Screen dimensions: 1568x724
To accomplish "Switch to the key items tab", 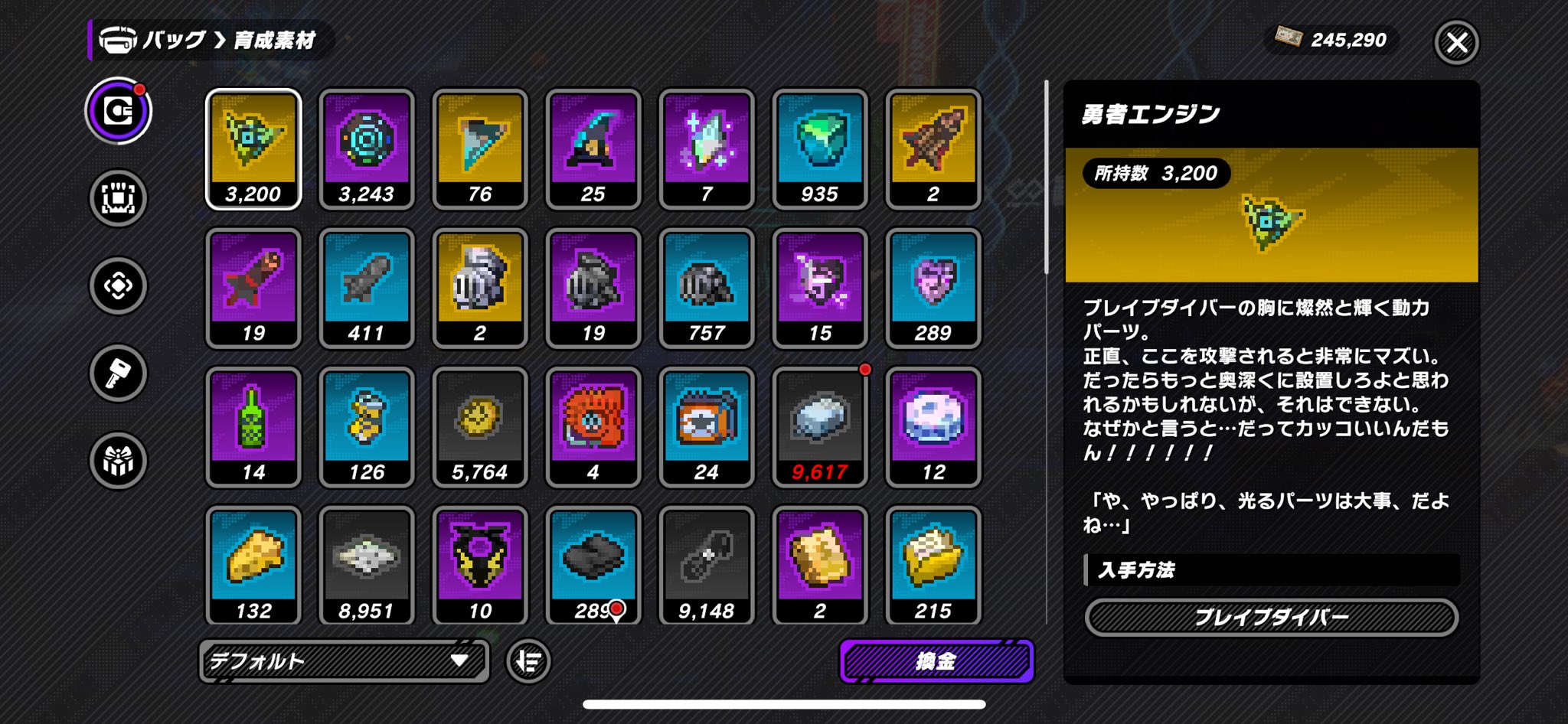I will pos(118,373).
